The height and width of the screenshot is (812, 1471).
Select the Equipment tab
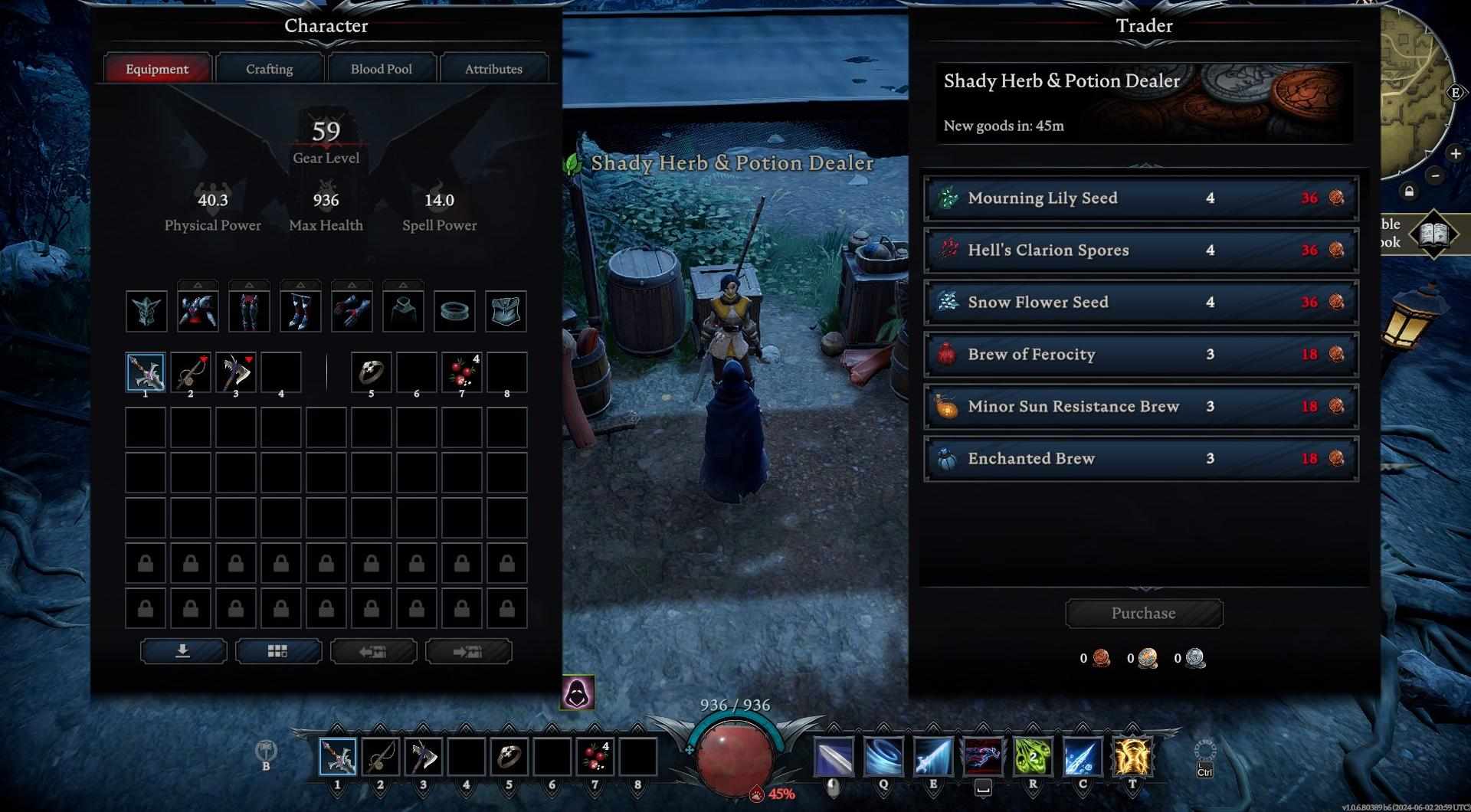[x=157, y=69]
